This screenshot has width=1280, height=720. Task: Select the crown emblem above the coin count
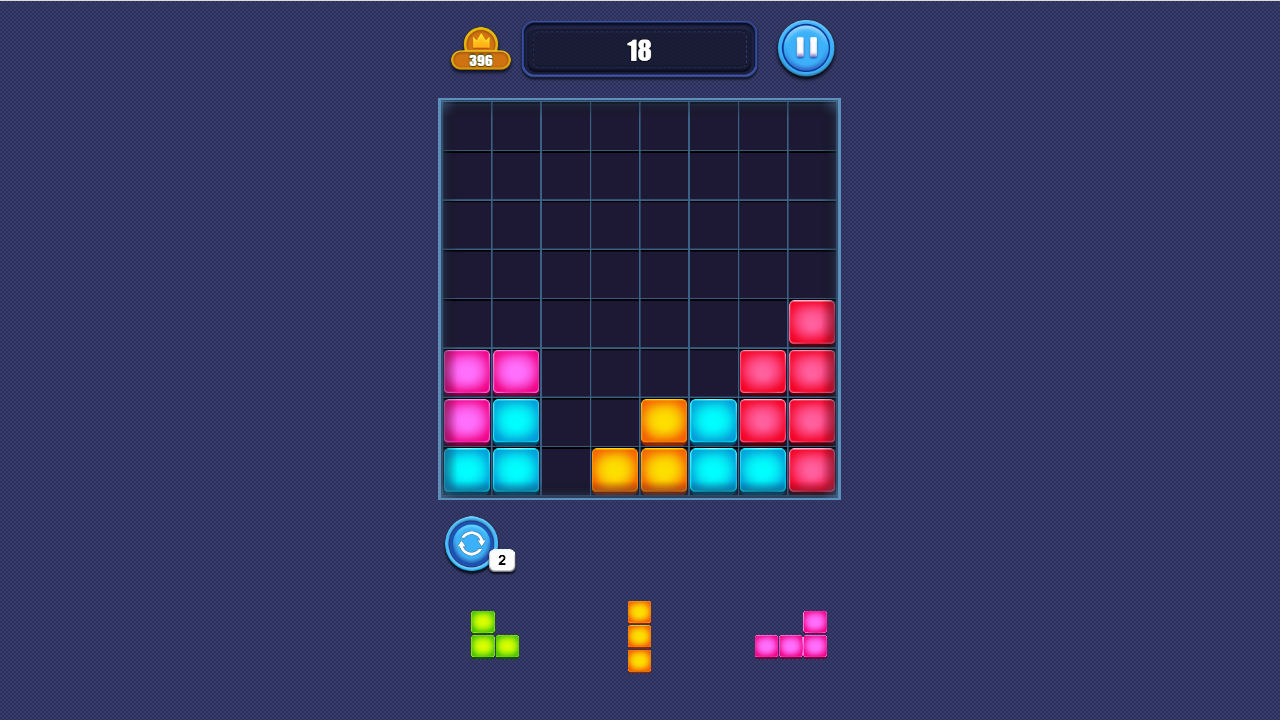pos(481,38)
